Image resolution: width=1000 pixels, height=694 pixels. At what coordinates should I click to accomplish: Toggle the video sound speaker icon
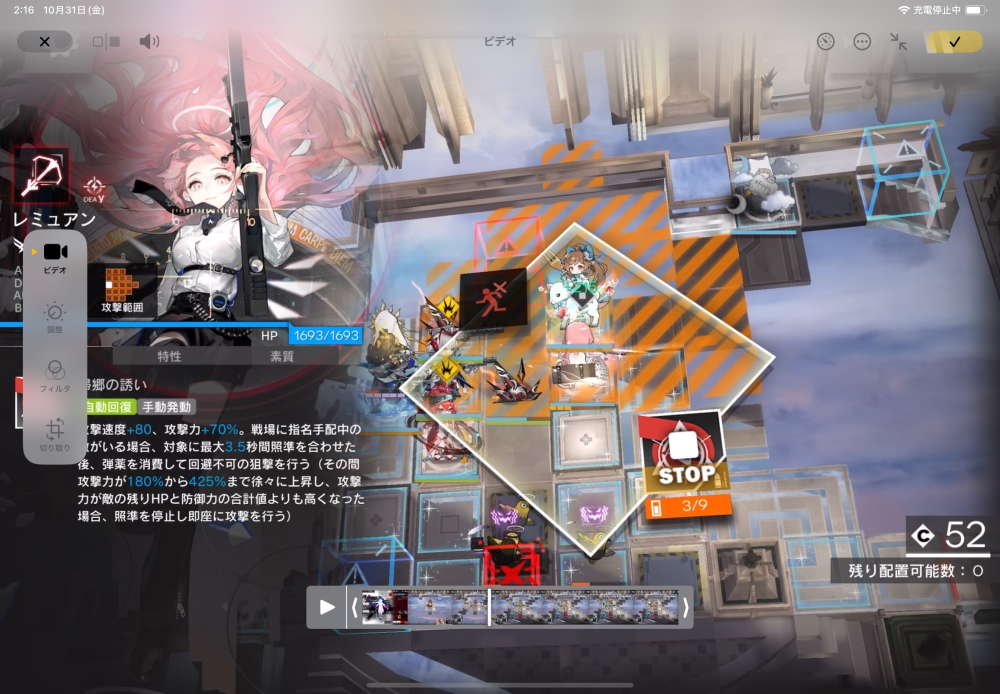pyautogui.click(x=149, y=42)
